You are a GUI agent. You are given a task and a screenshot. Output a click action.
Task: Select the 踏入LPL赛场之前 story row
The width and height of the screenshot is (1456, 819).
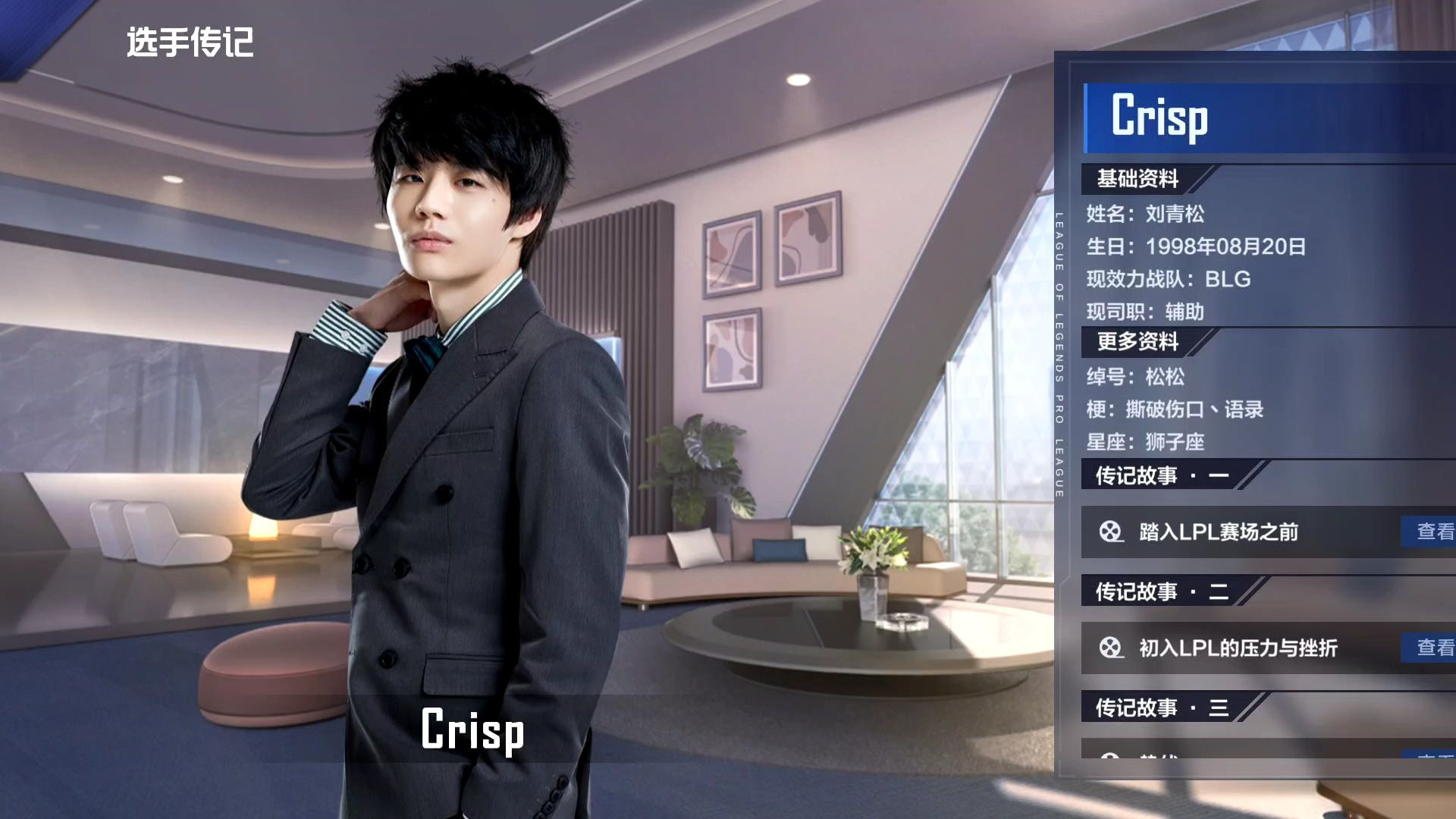tap(1218, 532)
